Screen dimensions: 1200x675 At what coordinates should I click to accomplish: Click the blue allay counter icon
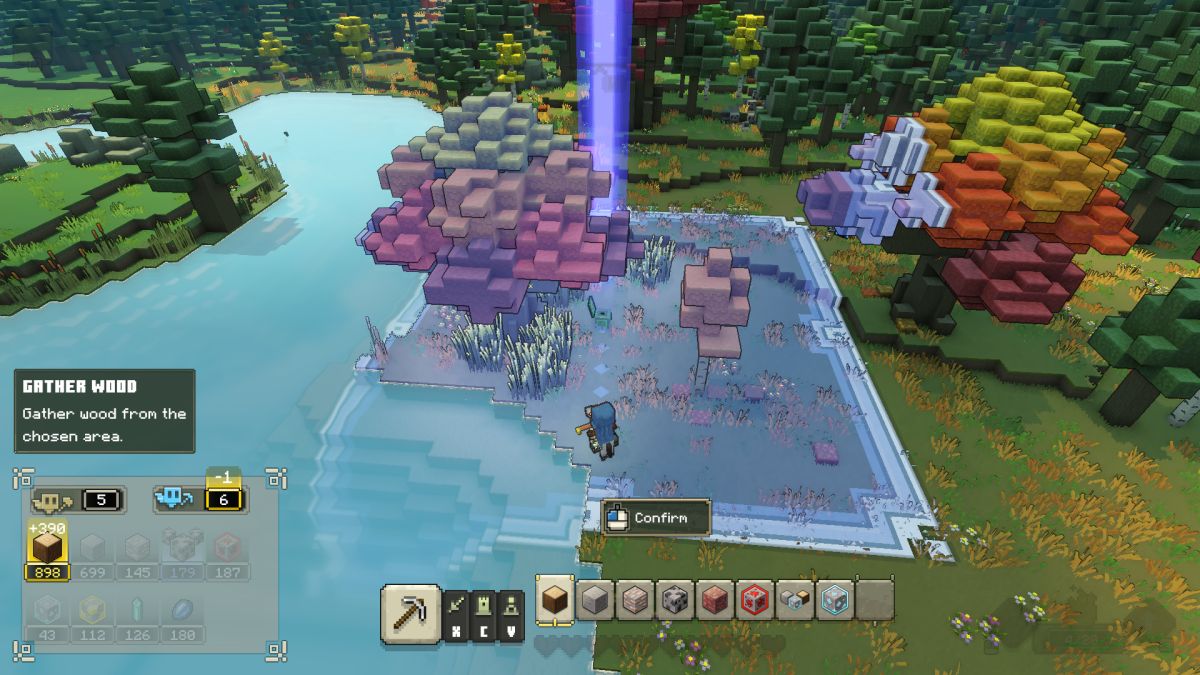point(175,498)
